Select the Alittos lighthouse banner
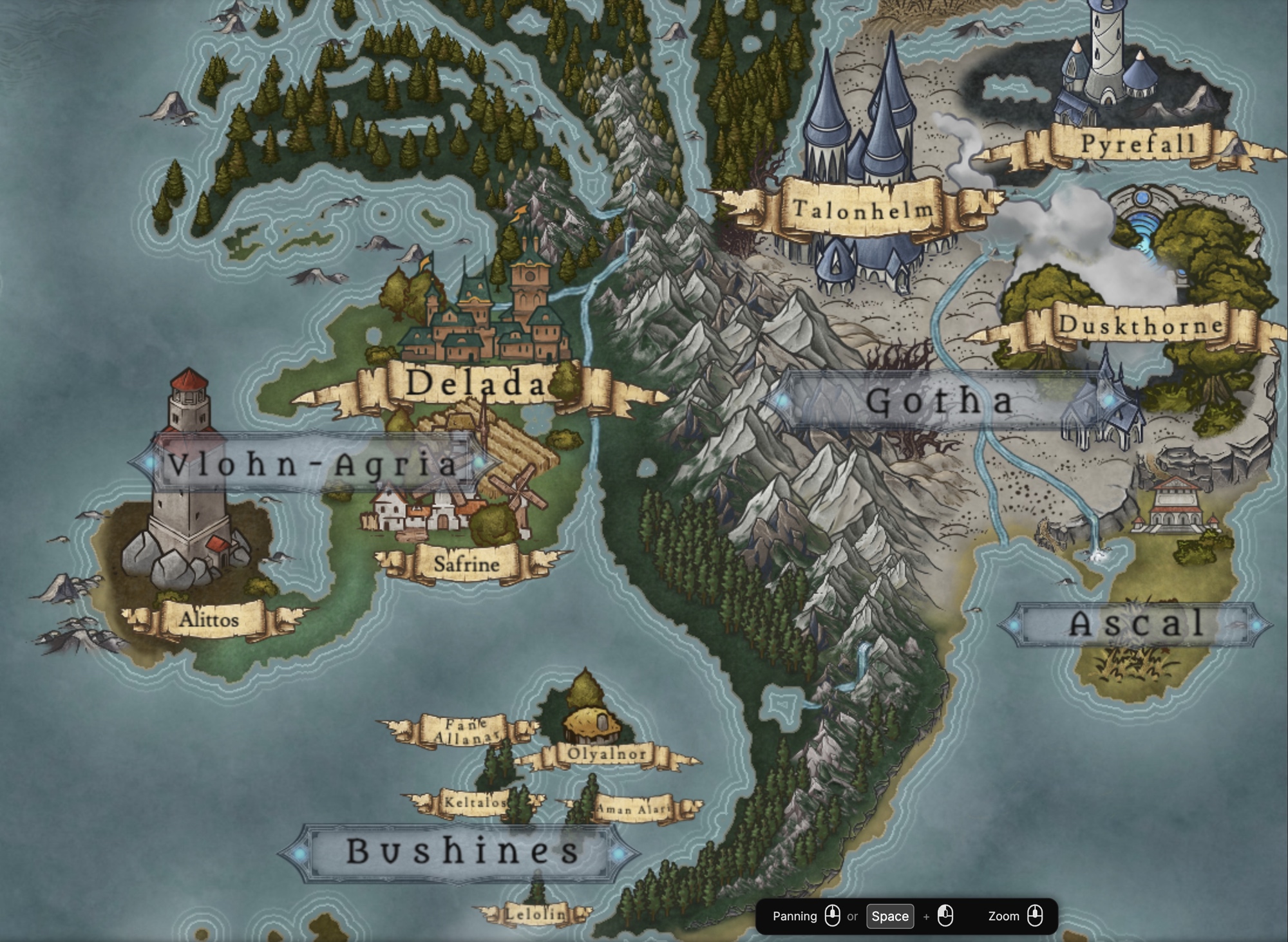 click(209, 619)
